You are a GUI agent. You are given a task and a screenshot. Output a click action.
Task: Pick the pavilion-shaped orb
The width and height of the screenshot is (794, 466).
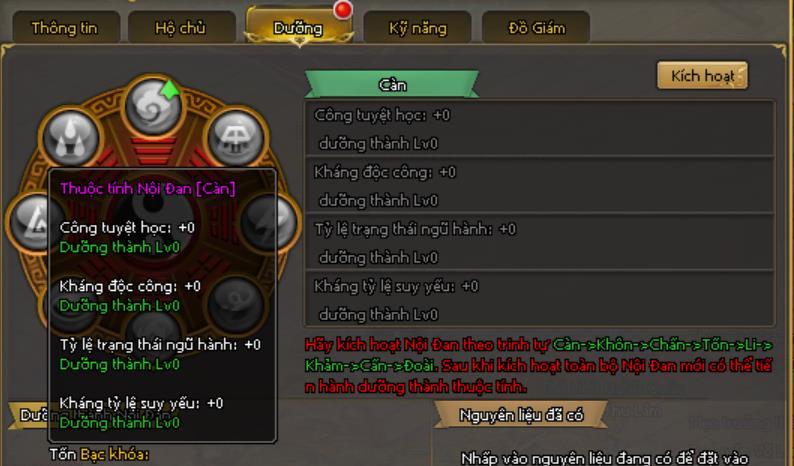236,138
